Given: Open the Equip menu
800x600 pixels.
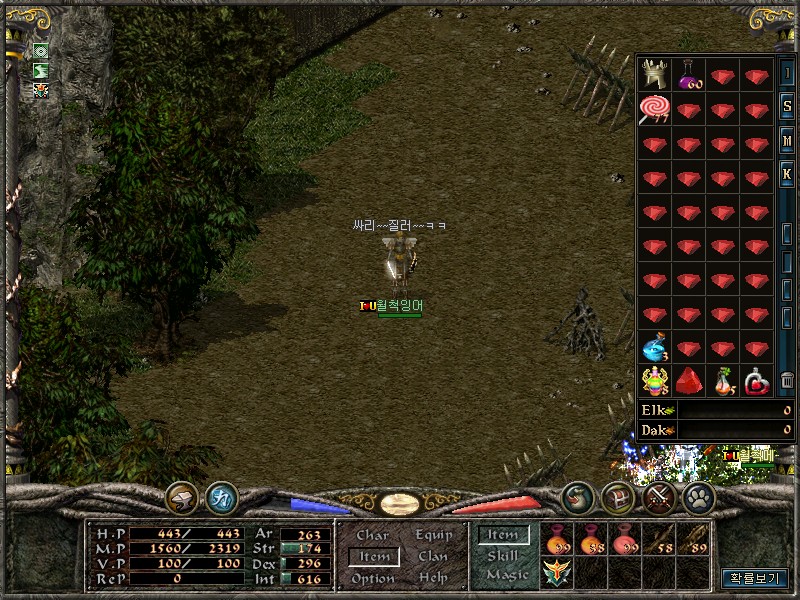Looking at the screenshot, I should [x=433, y=536].
